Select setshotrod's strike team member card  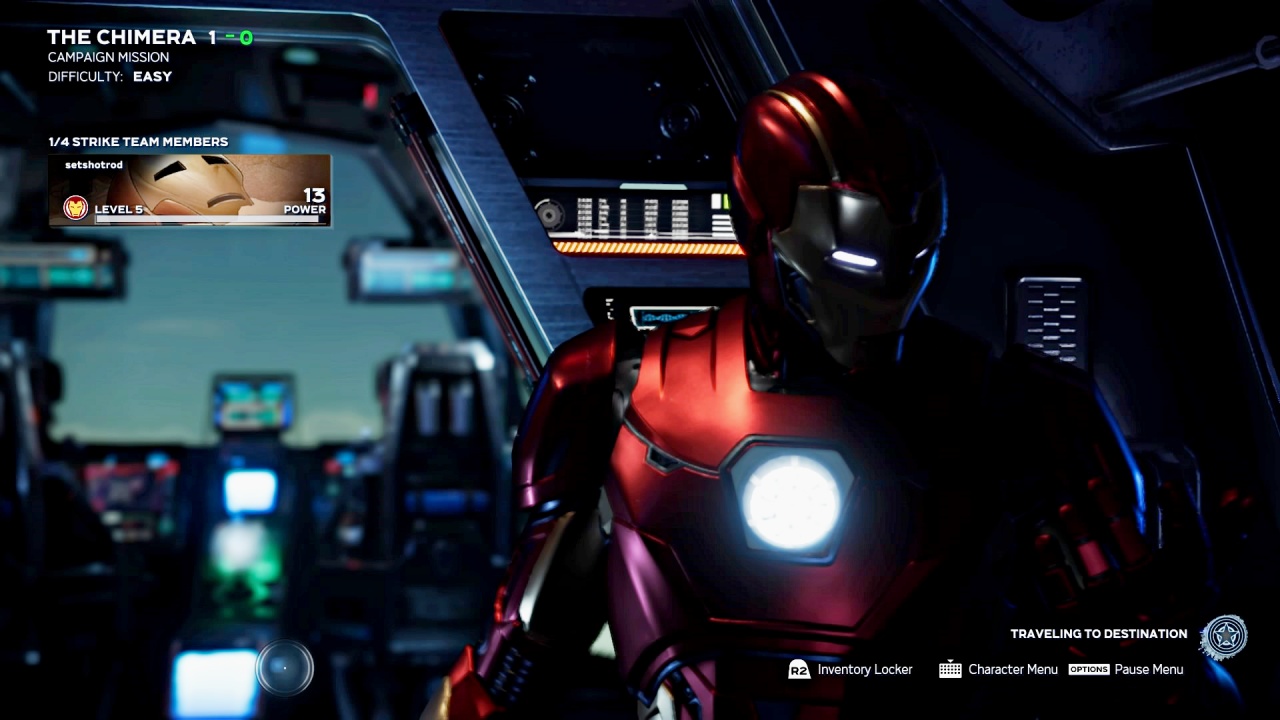[190, 189]
